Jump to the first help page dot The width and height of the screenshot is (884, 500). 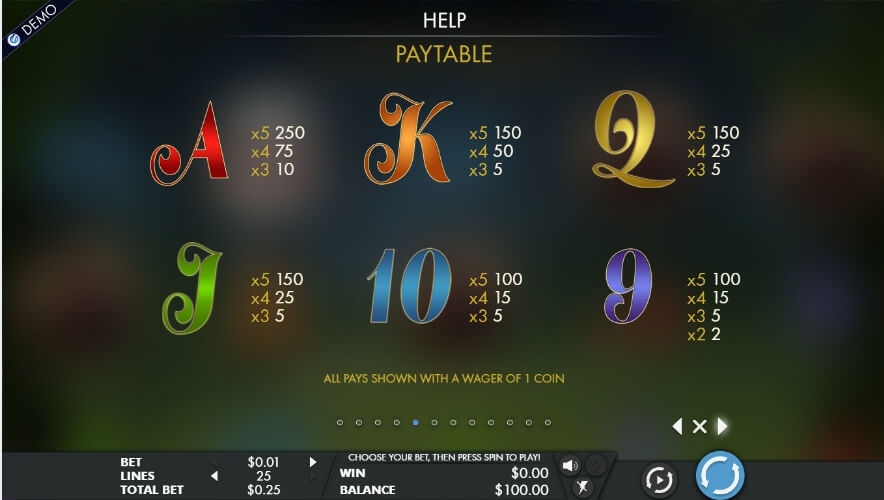(340, 423)
